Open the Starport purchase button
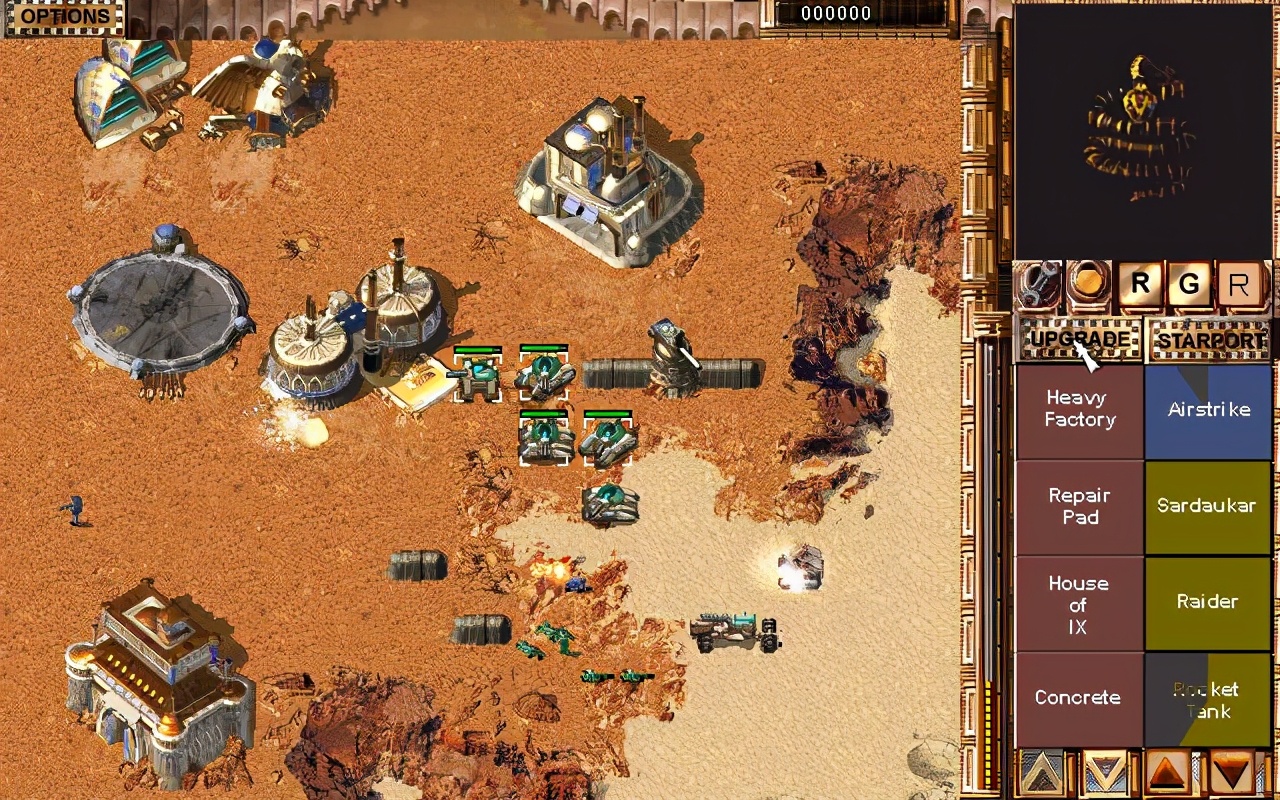The height and width of the screenshot is (800, 1280). click(1211, 340)
